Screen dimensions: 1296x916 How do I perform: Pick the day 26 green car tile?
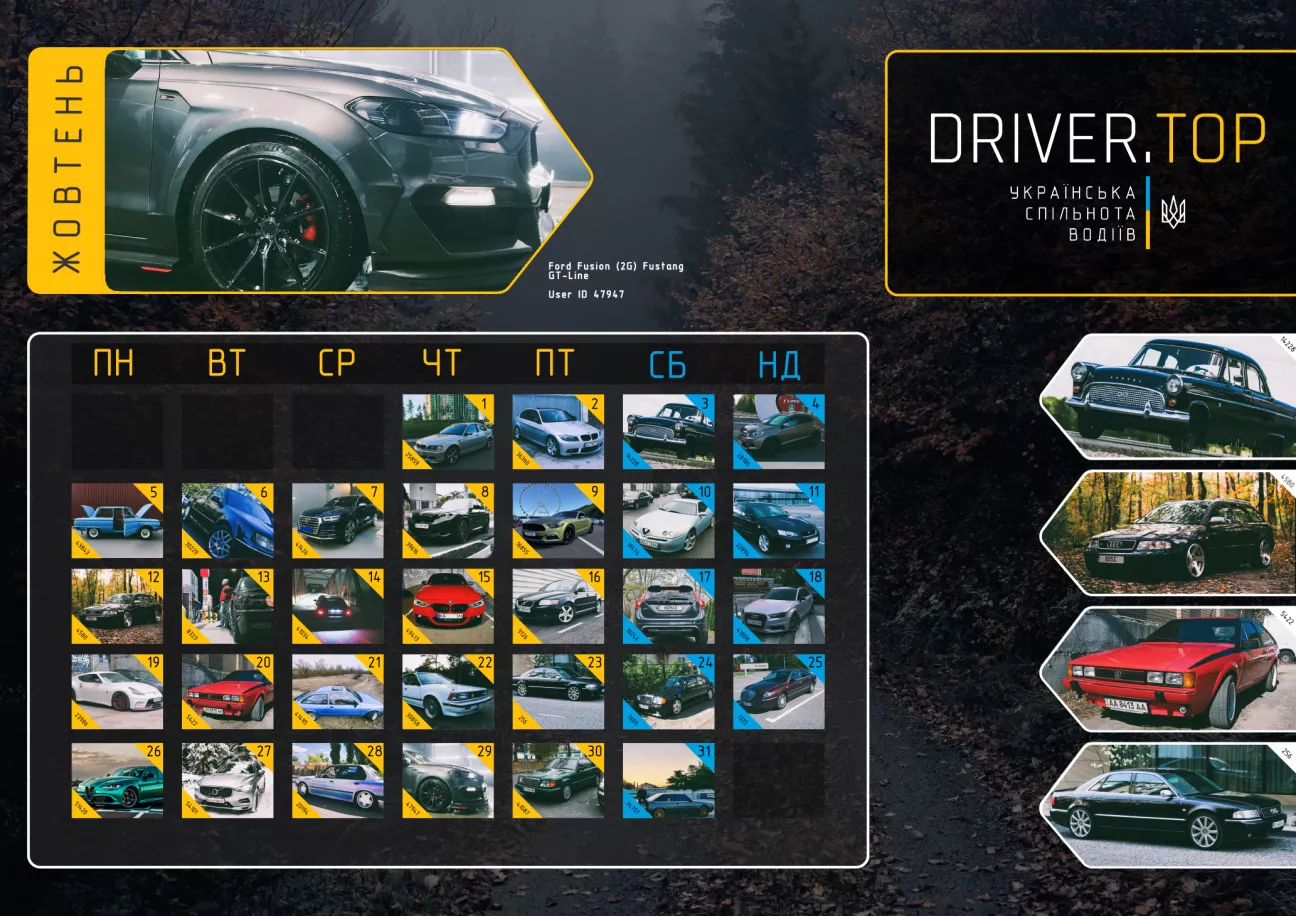[117, 780]
